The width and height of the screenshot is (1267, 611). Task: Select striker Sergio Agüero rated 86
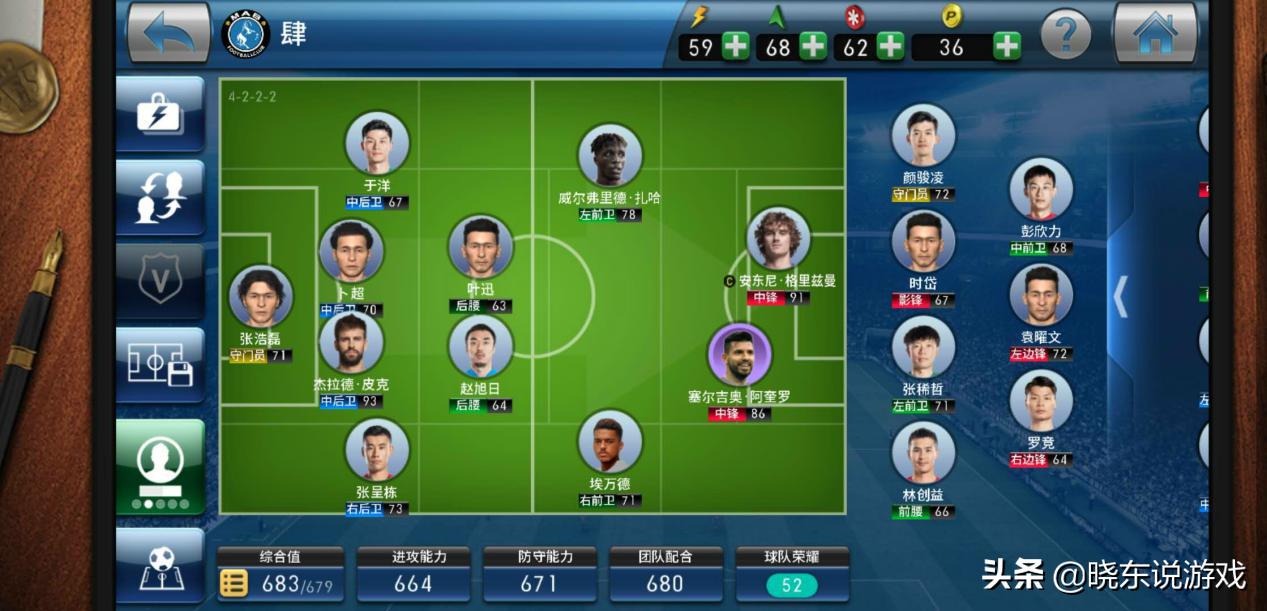tap(739, 355)
